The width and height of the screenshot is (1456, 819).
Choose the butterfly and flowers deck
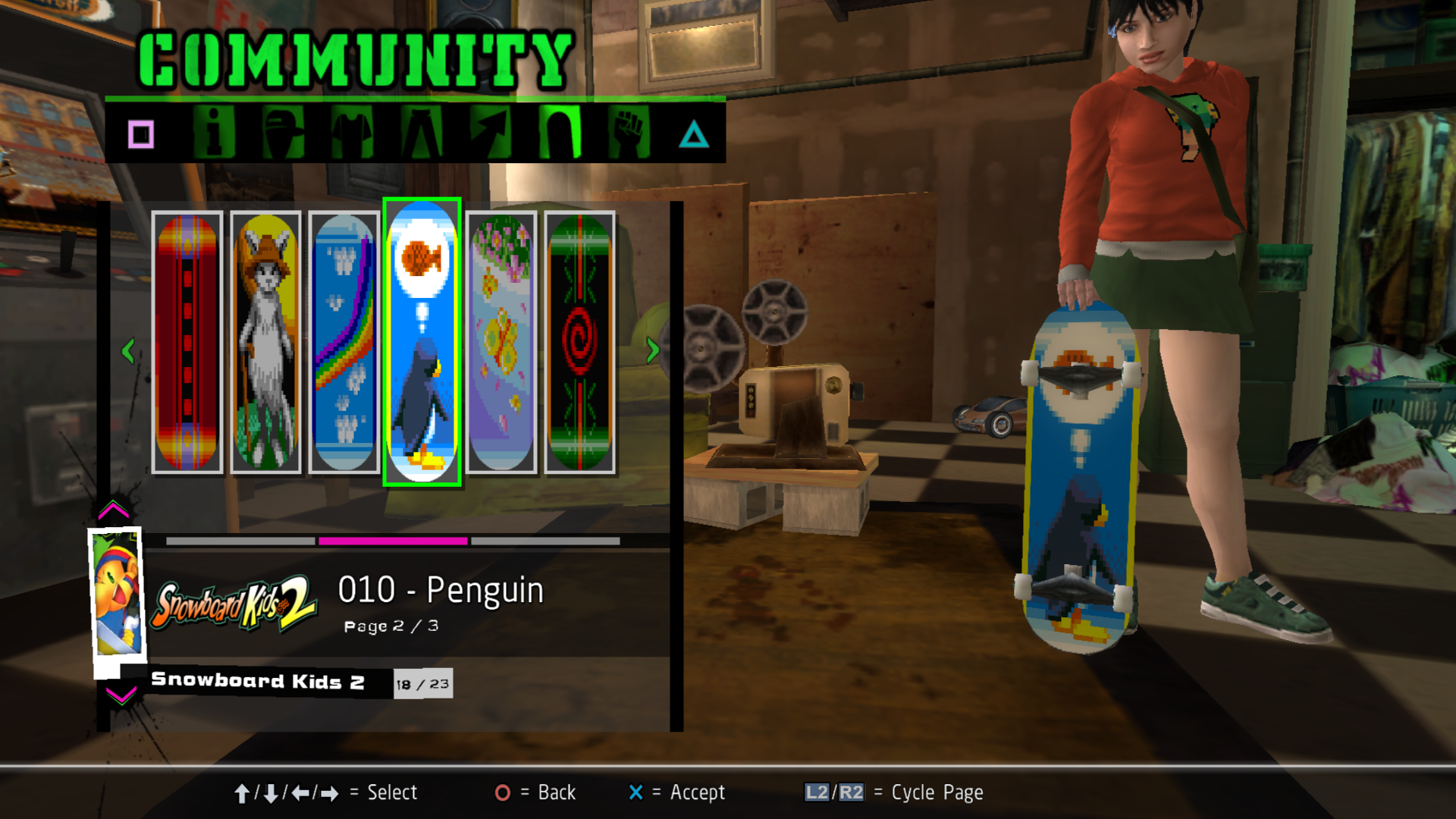pyautogui.click(x=501, y=343)
